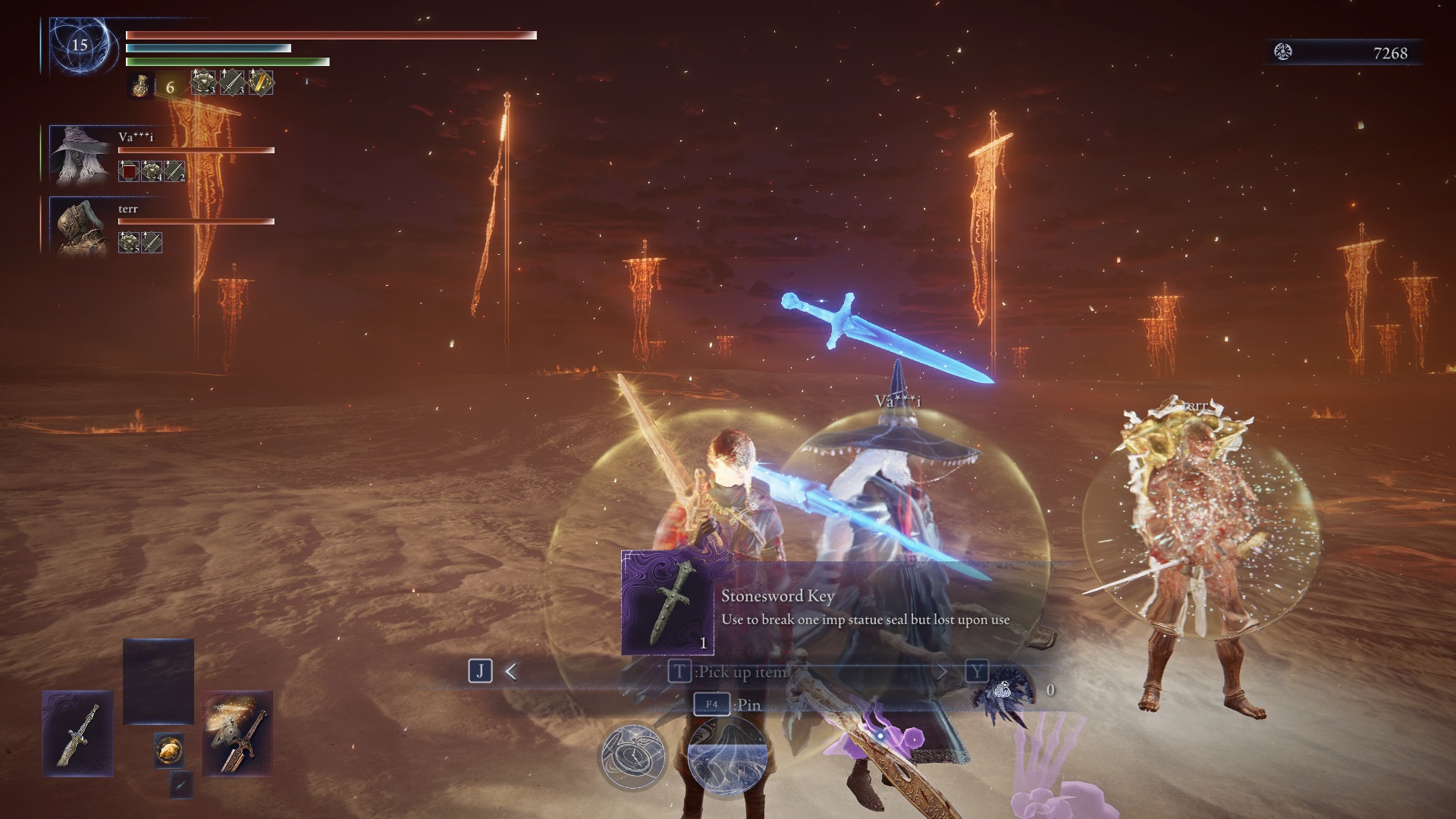
Task: Select the small dark item slot
Action: pyautogui.click(x=180, y=786)
